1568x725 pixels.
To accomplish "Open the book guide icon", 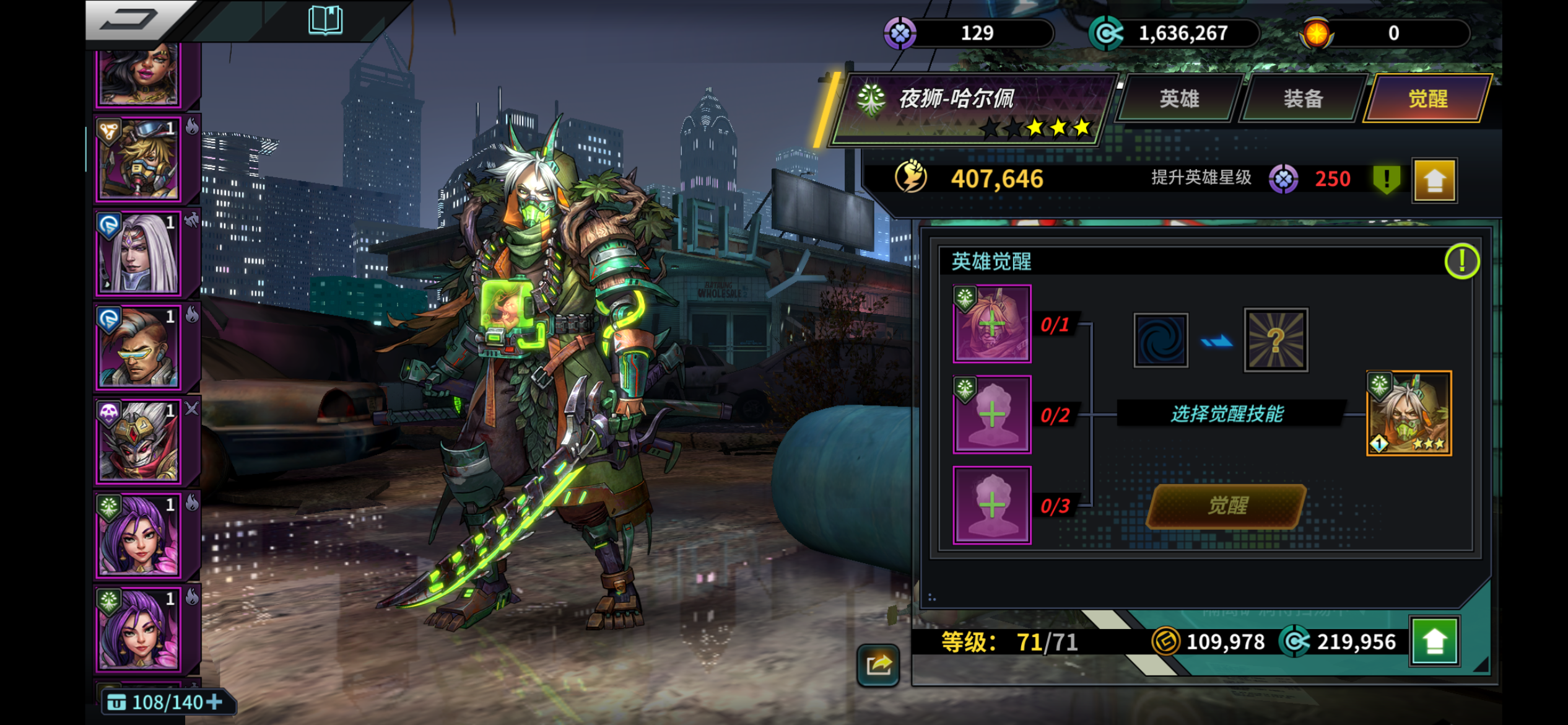I will click(x=325, y=20).
